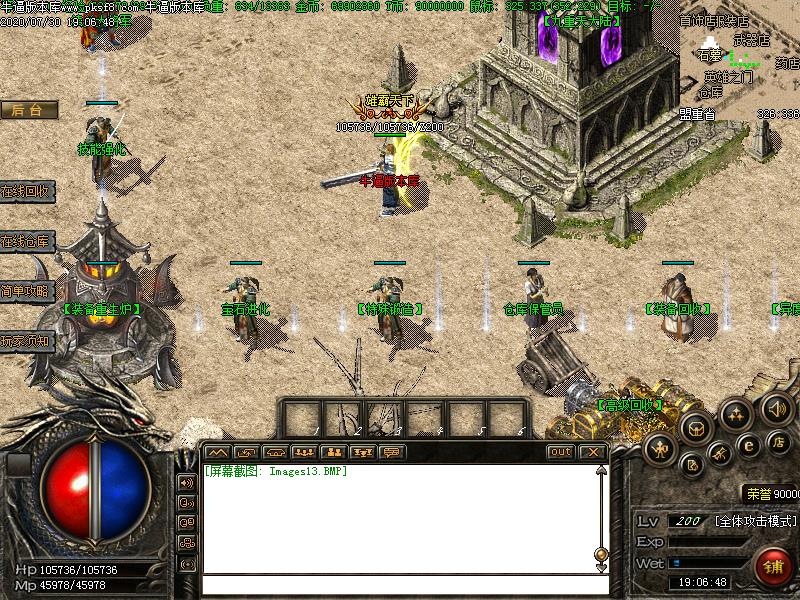Click the round 'e' icon button
The height and width of the screenshot is (600, 800).
click(747, 446)
